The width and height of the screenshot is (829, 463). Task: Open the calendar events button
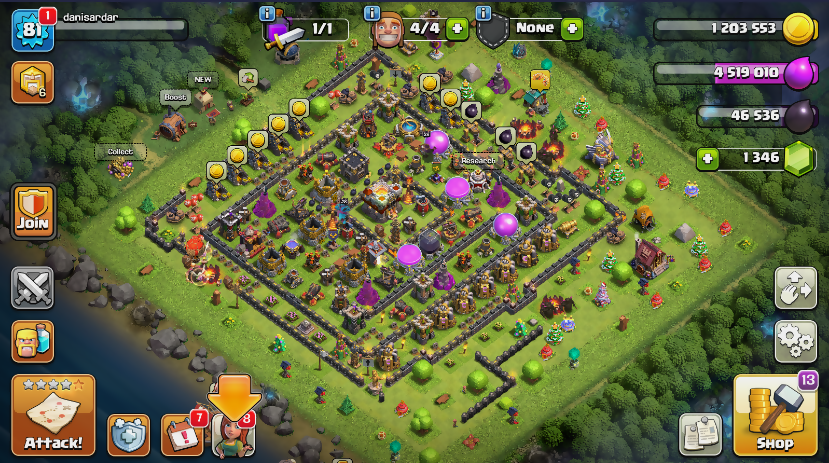coord(180,434)
